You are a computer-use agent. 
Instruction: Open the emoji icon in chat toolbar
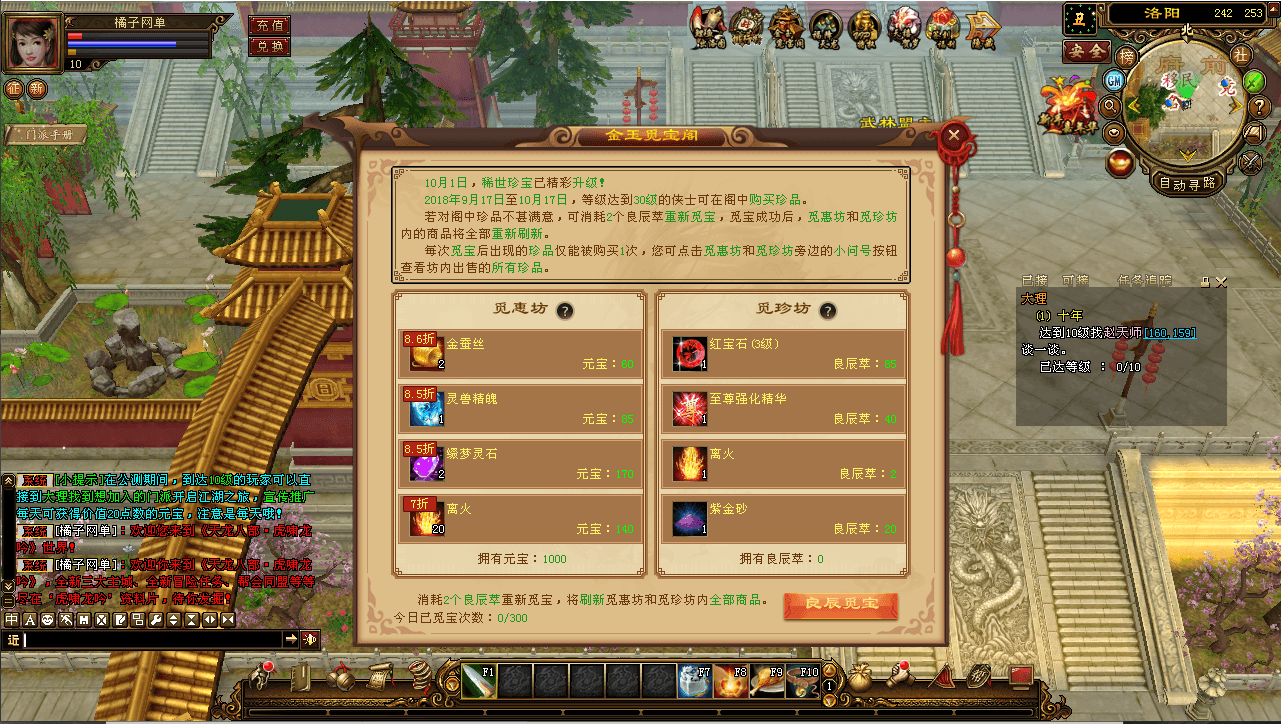tap(46, 620)
